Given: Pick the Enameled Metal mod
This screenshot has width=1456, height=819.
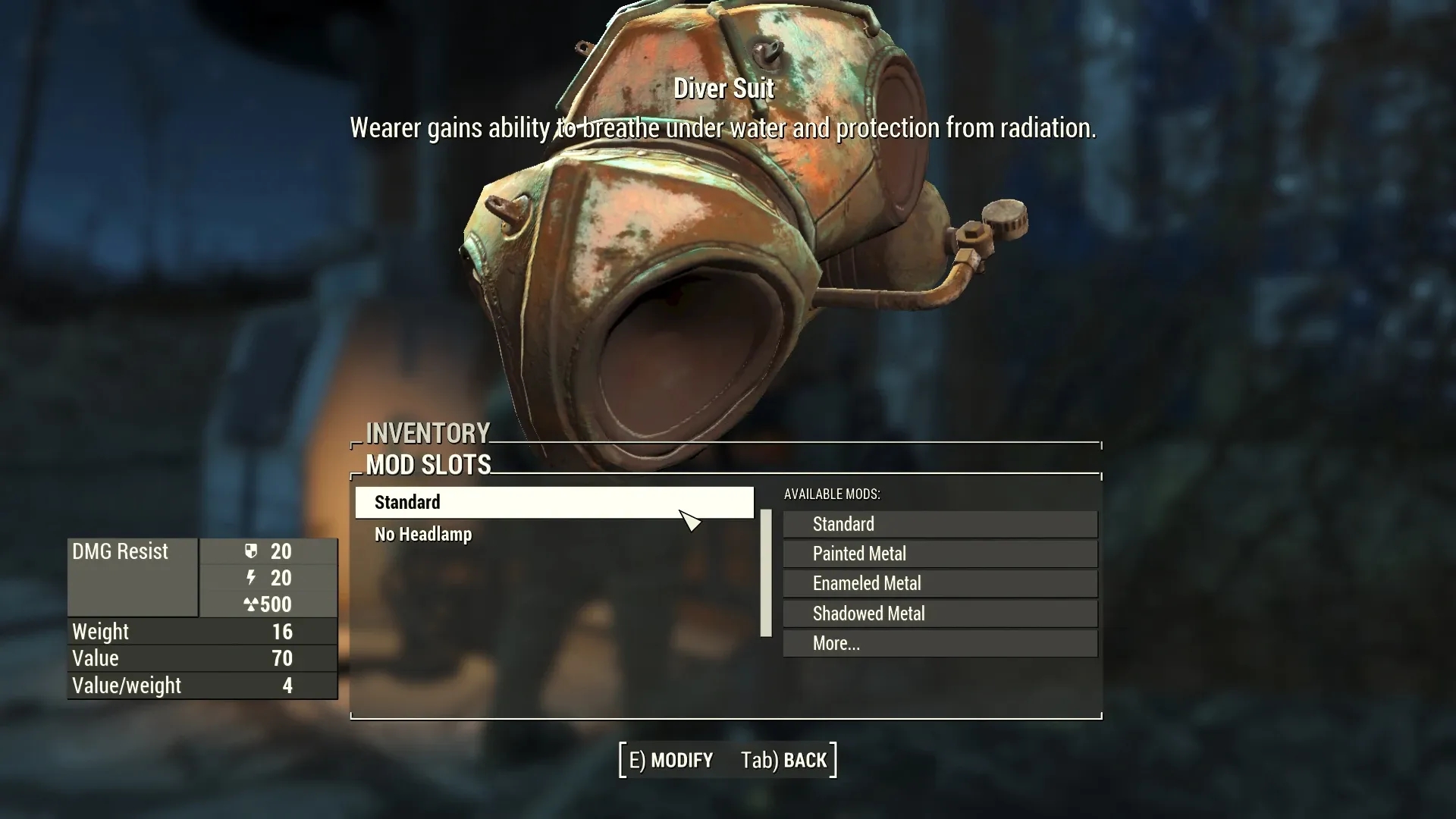Looking at the screenshot, I should click(x=940, y=583).
